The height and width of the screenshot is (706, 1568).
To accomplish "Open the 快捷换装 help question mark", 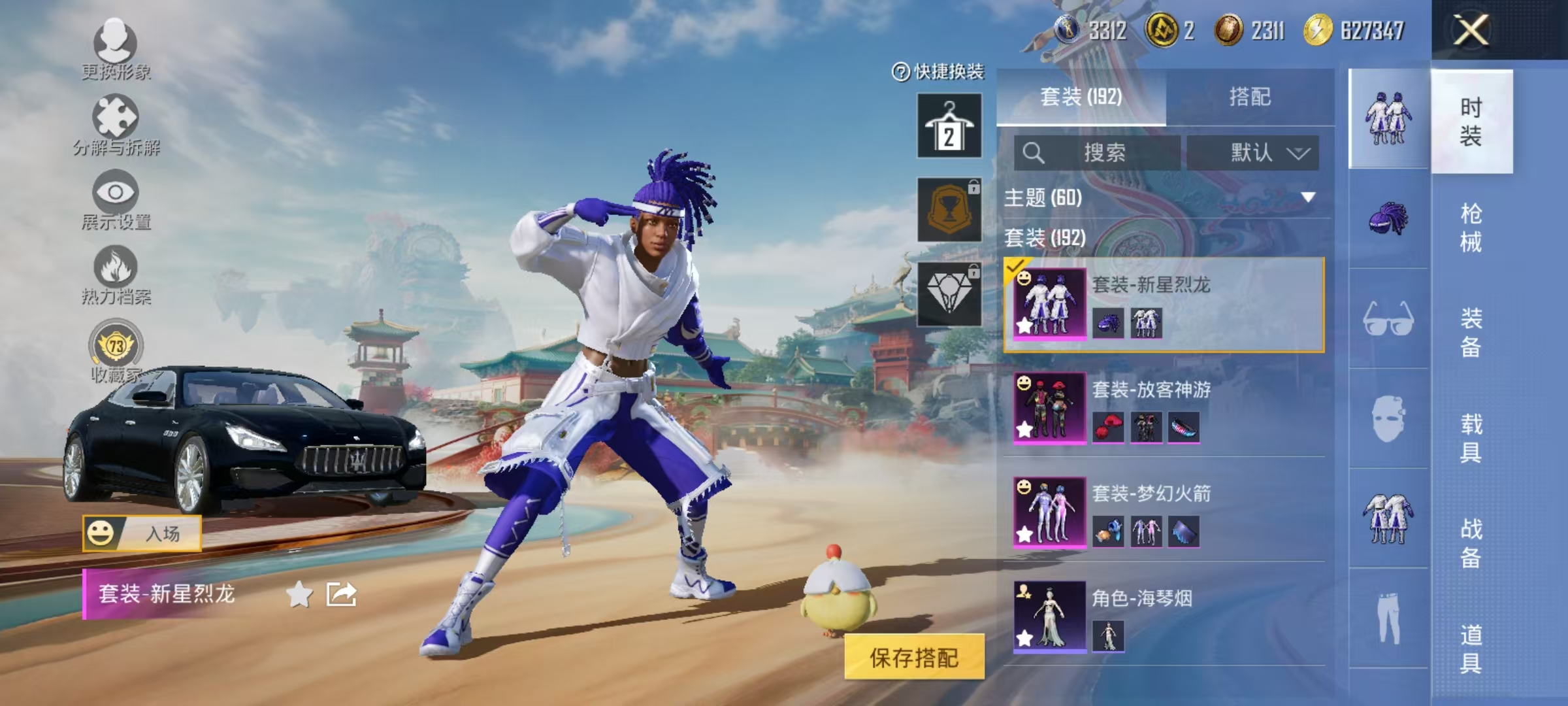I will (x=900, y=72).
